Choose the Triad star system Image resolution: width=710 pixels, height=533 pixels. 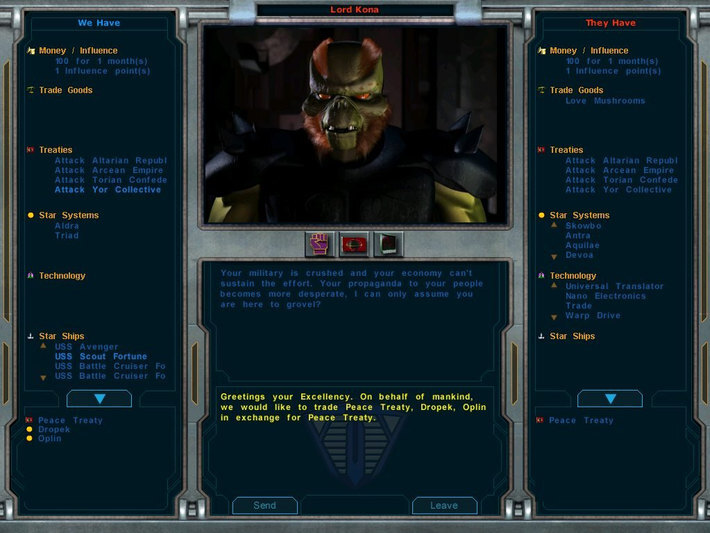pyautogui.click(x=67, y=235)
